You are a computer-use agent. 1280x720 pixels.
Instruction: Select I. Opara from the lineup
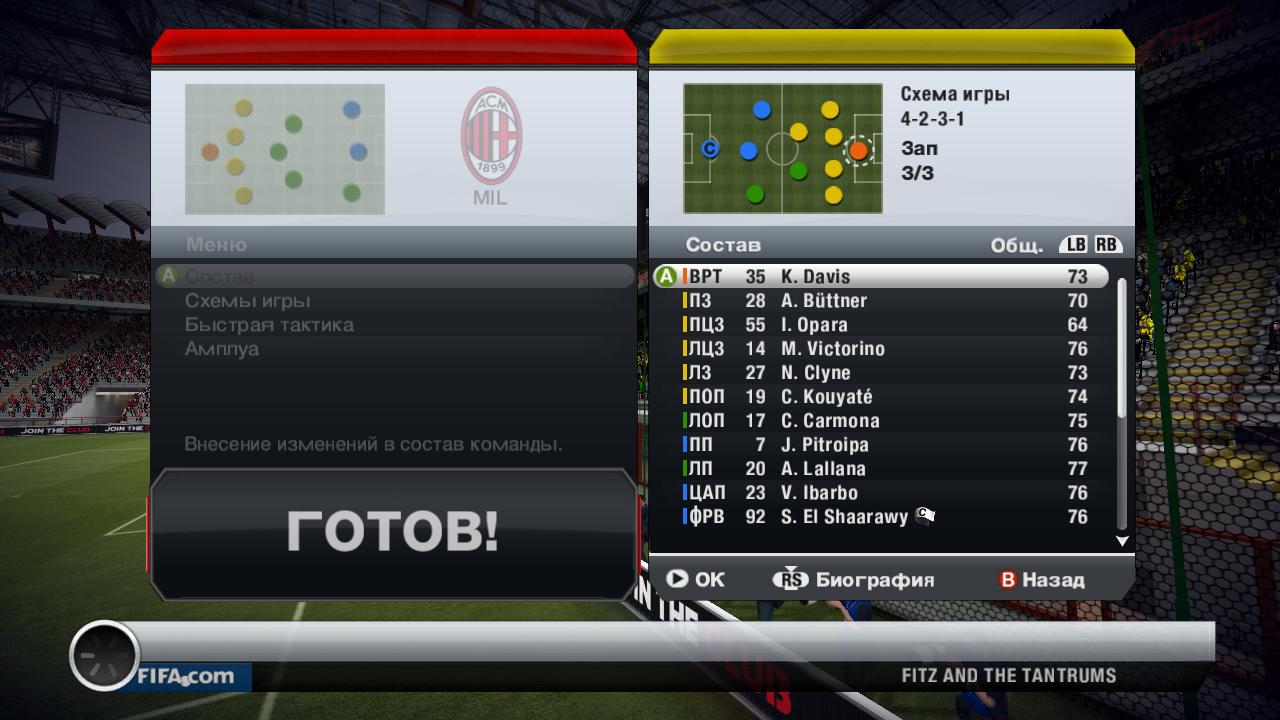[x=880, y=325]
